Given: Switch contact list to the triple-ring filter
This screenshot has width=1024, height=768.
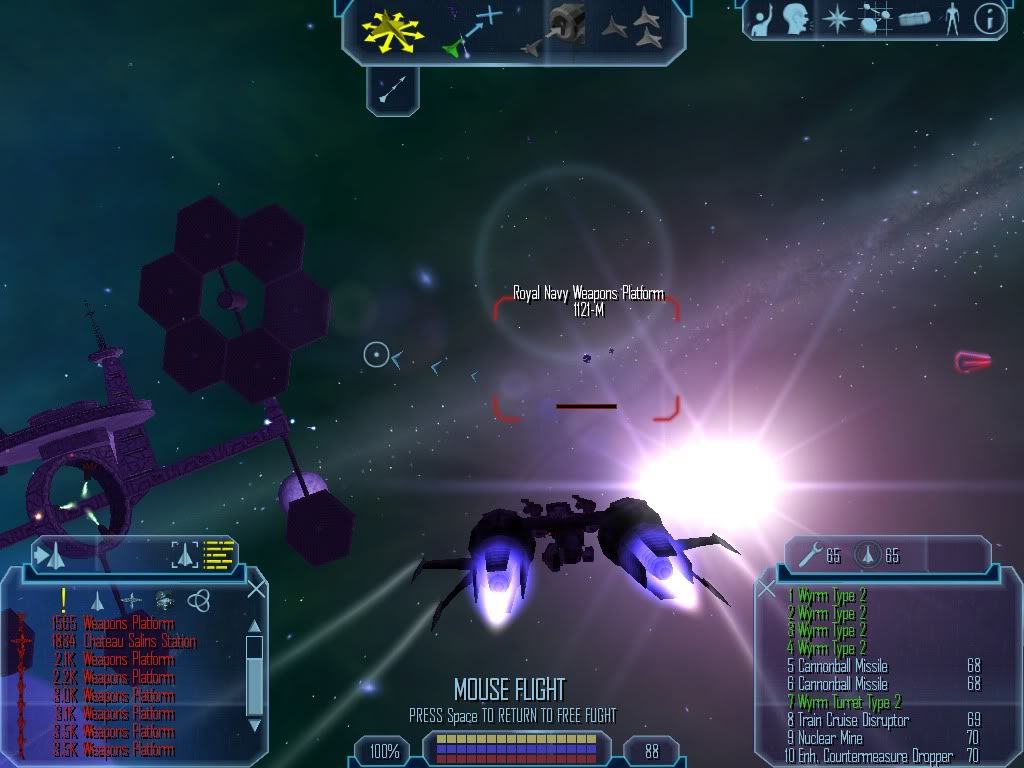Looking at the screenshot, I should click(198, 600).
